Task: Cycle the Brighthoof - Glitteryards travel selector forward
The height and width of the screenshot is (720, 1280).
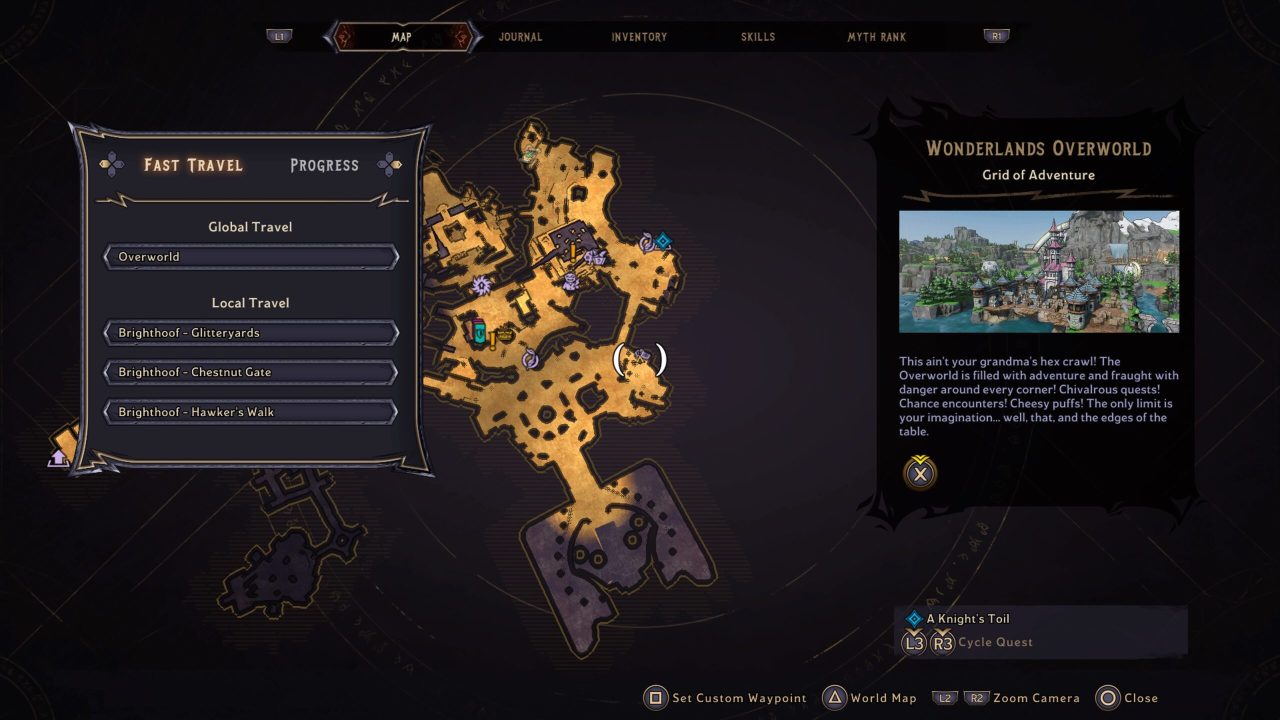Action: click(398, 332)
